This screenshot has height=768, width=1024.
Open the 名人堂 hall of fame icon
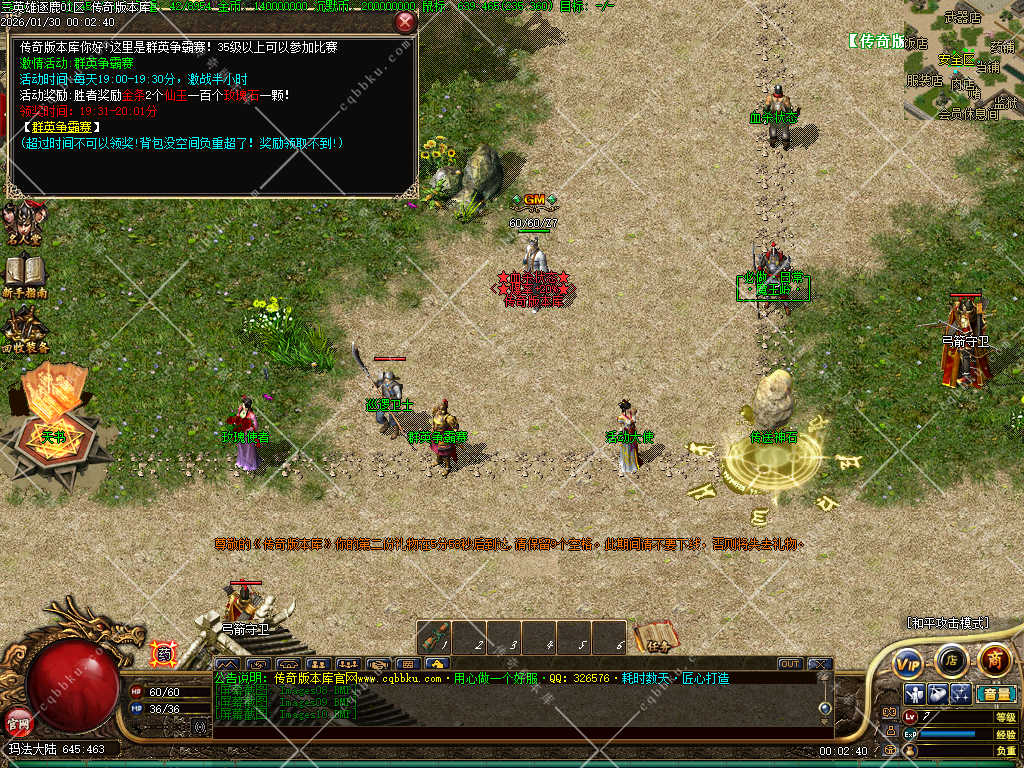(23, 224)
